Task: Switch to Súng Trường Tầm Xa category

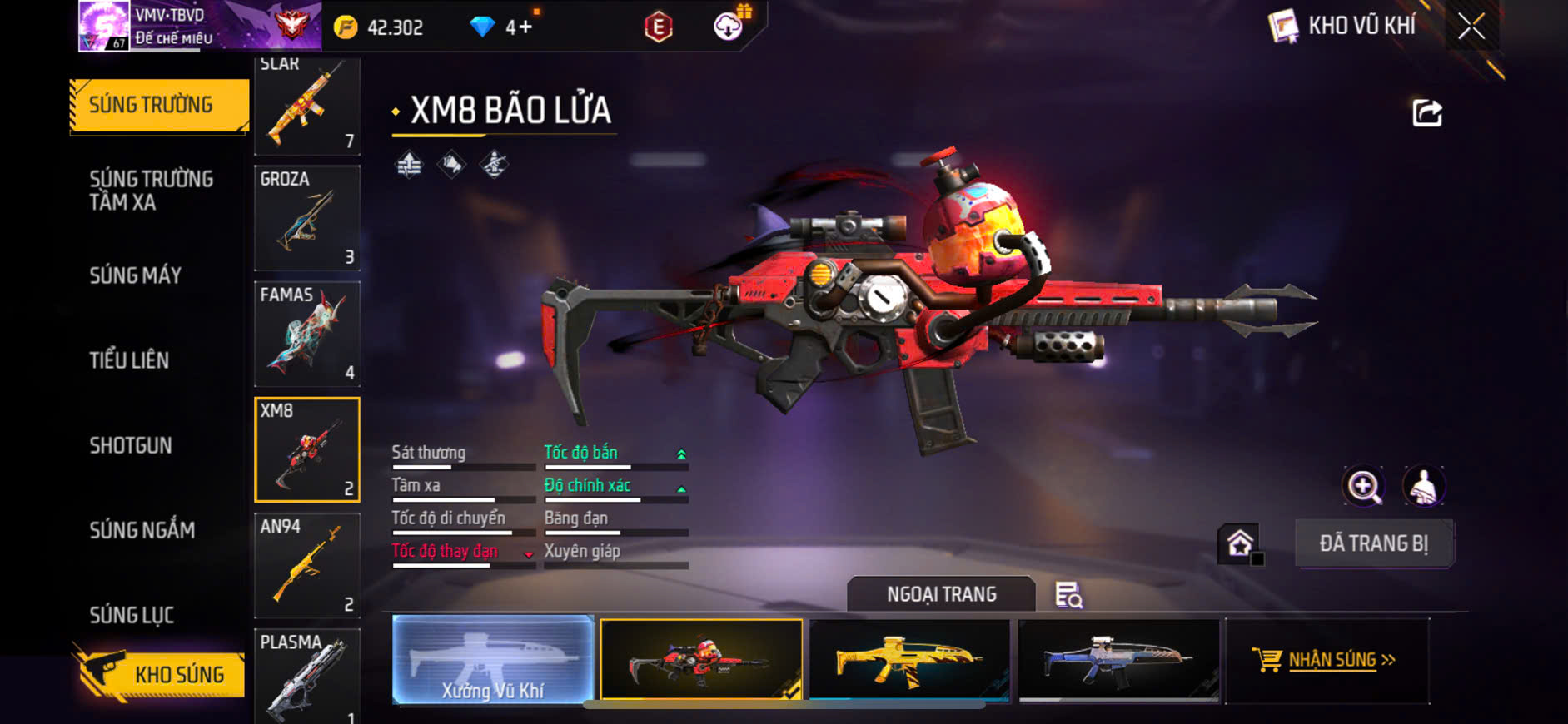Action: coord(151,191)
